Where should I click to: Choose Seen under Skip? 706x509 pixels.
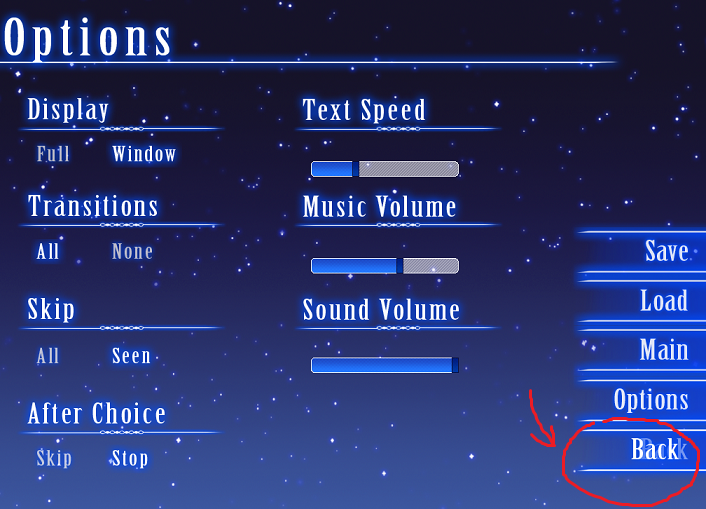(x=131, y=356)
